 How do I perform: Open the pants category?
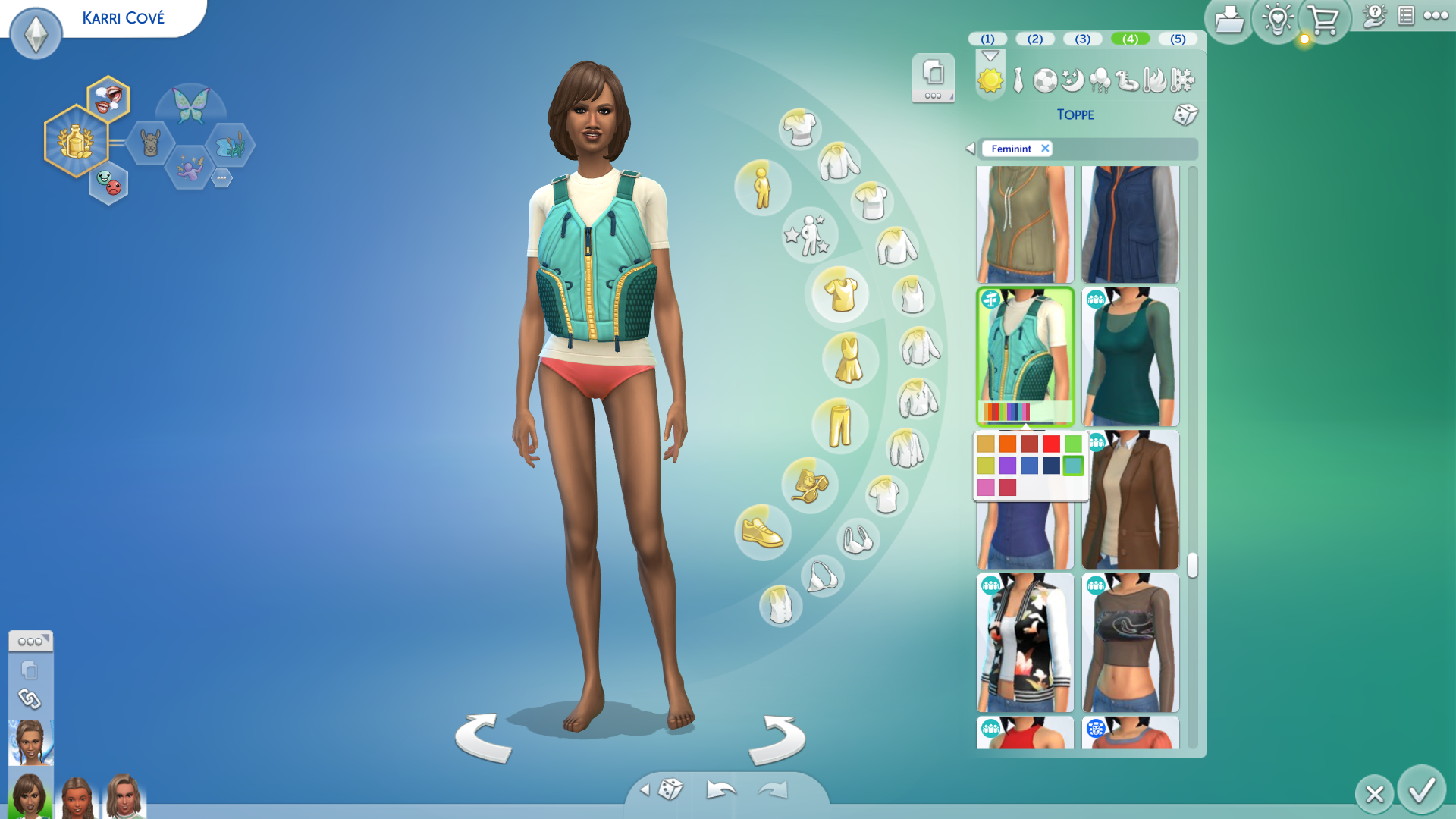click(x=839, y=426)
